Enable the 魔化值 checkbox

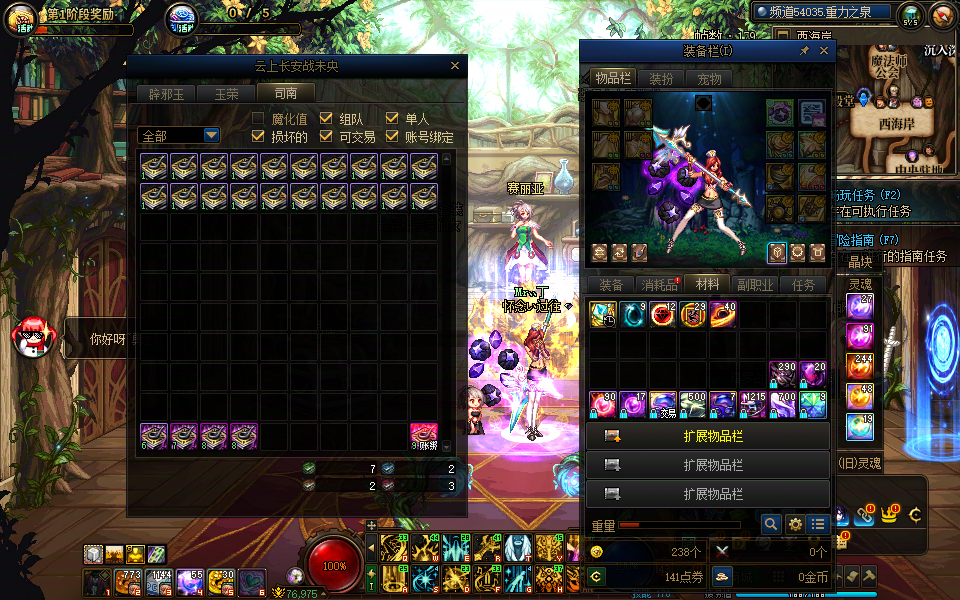click(258, 119)
